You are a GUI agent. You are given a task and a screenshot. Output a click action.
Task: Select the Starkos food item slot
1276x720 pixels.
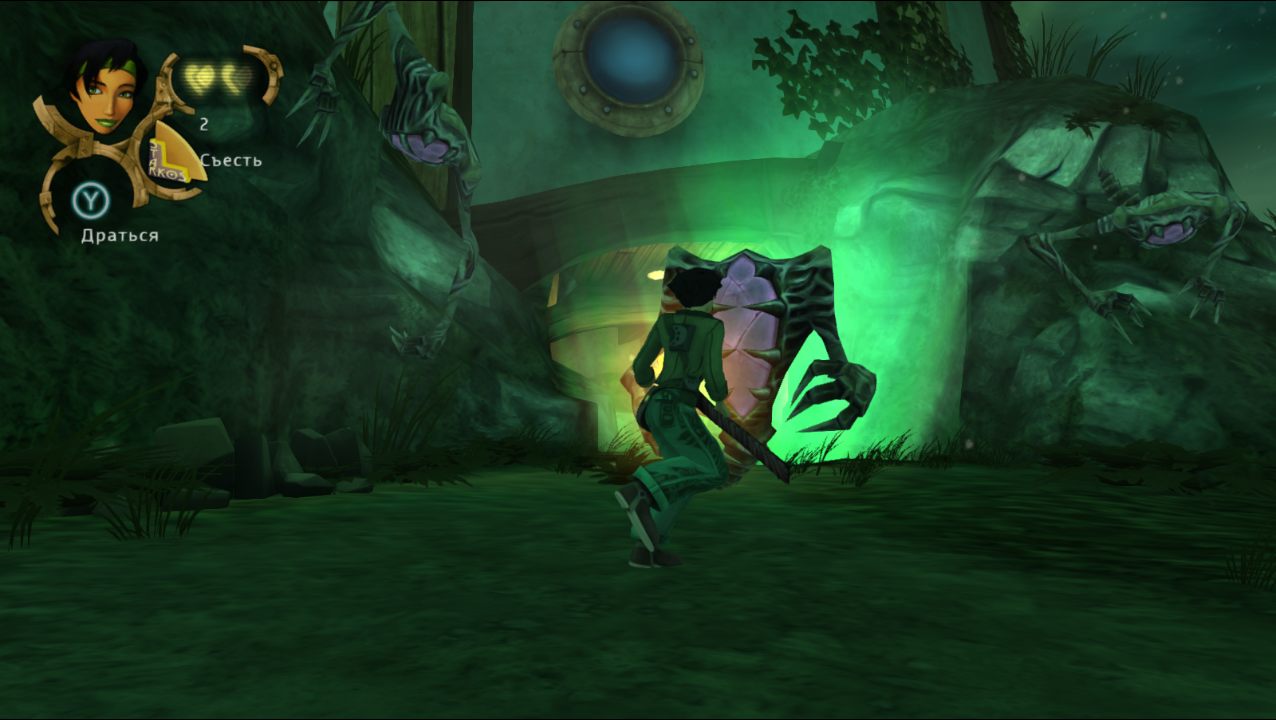(174, 155)
